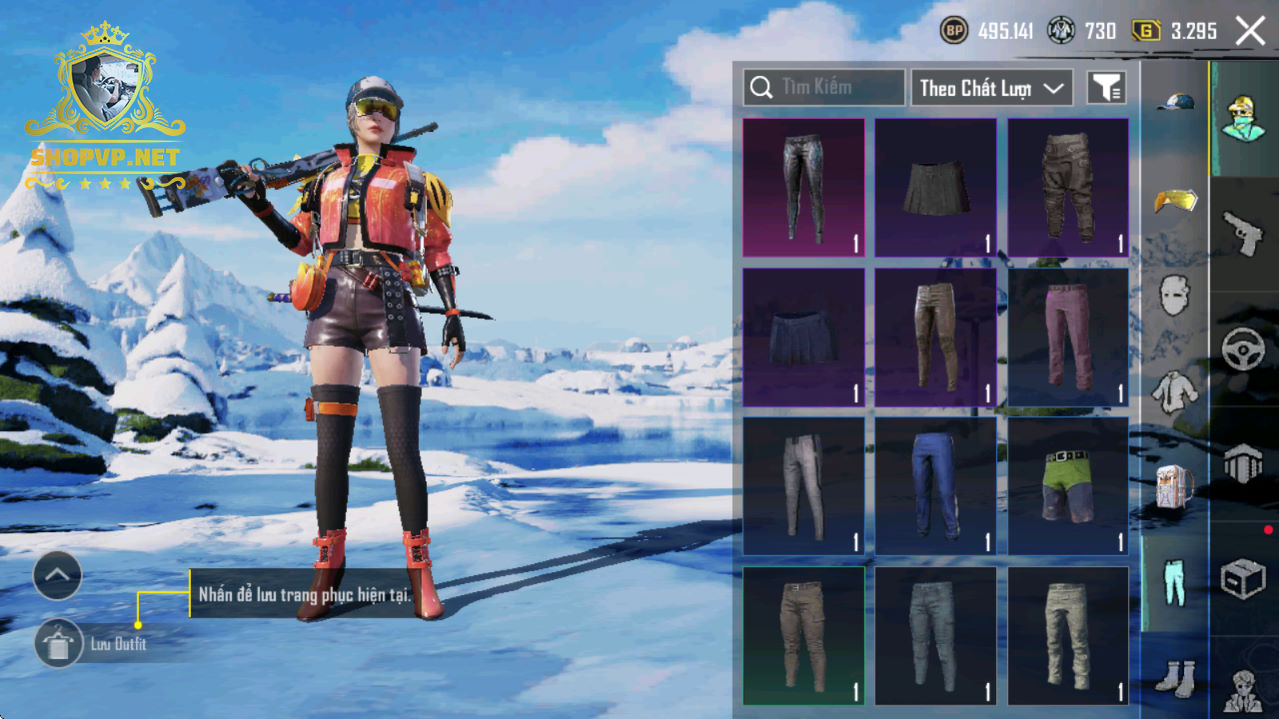Open the steering wheel vehicles tab
The height and width of the screenshot is (719, 1279).
pyautogui.click(x=1244, y=349)
